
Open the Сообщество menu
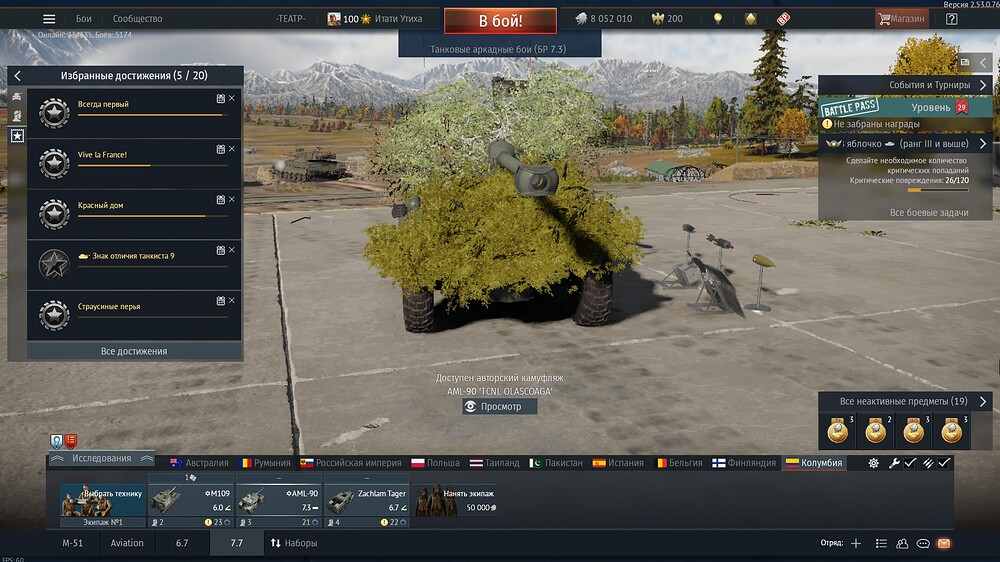137,19
